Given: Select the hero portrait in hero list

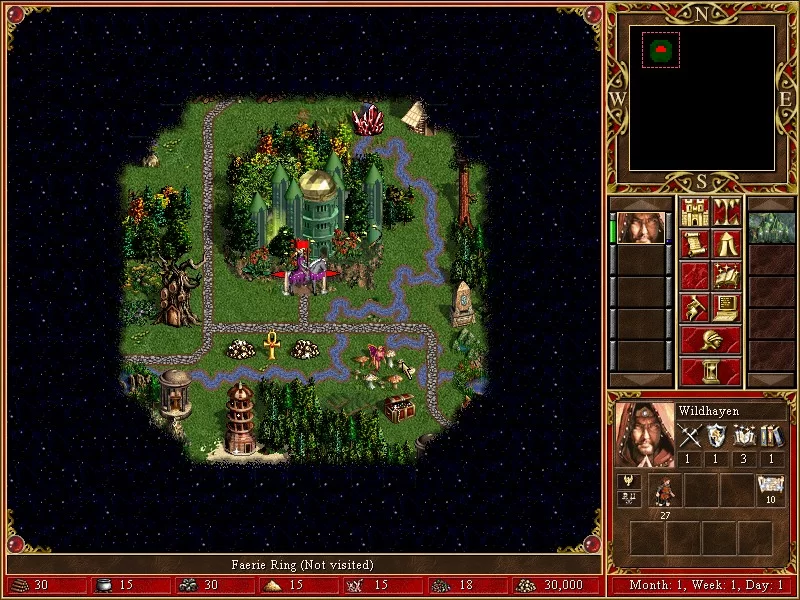Looking at the screenshot, I should (640, 228).
